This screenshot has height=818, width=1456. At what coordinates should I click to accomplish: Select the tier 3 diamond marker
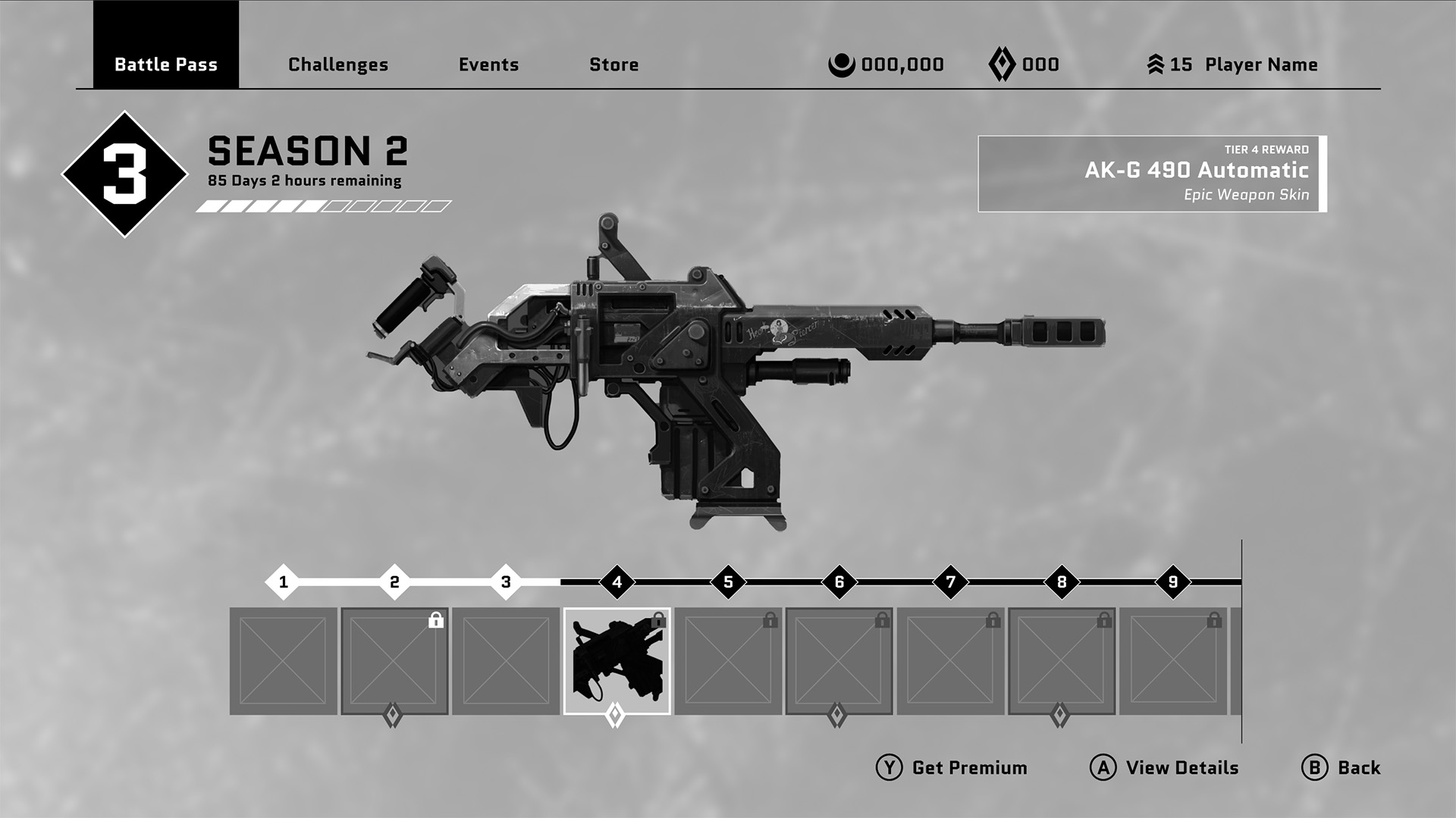click(506, 582)
